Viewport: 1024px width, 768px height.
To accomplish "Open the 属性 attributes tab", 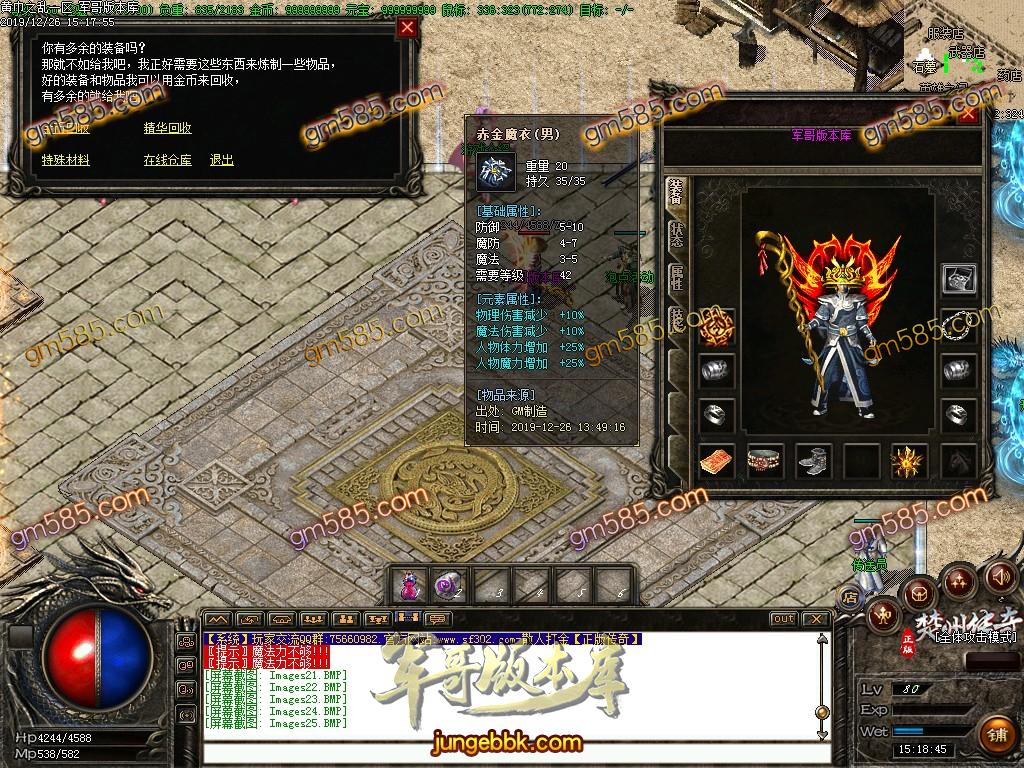I will click(x=676, y=279).
